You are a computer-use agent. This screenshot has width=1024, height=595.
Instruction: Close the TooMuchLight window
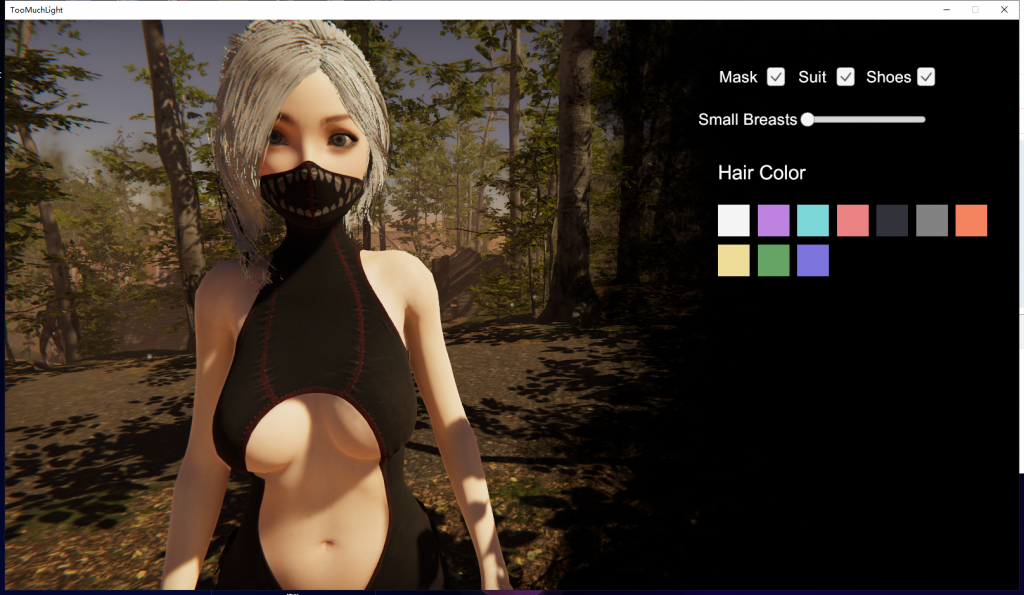[x=1004, y=9]
